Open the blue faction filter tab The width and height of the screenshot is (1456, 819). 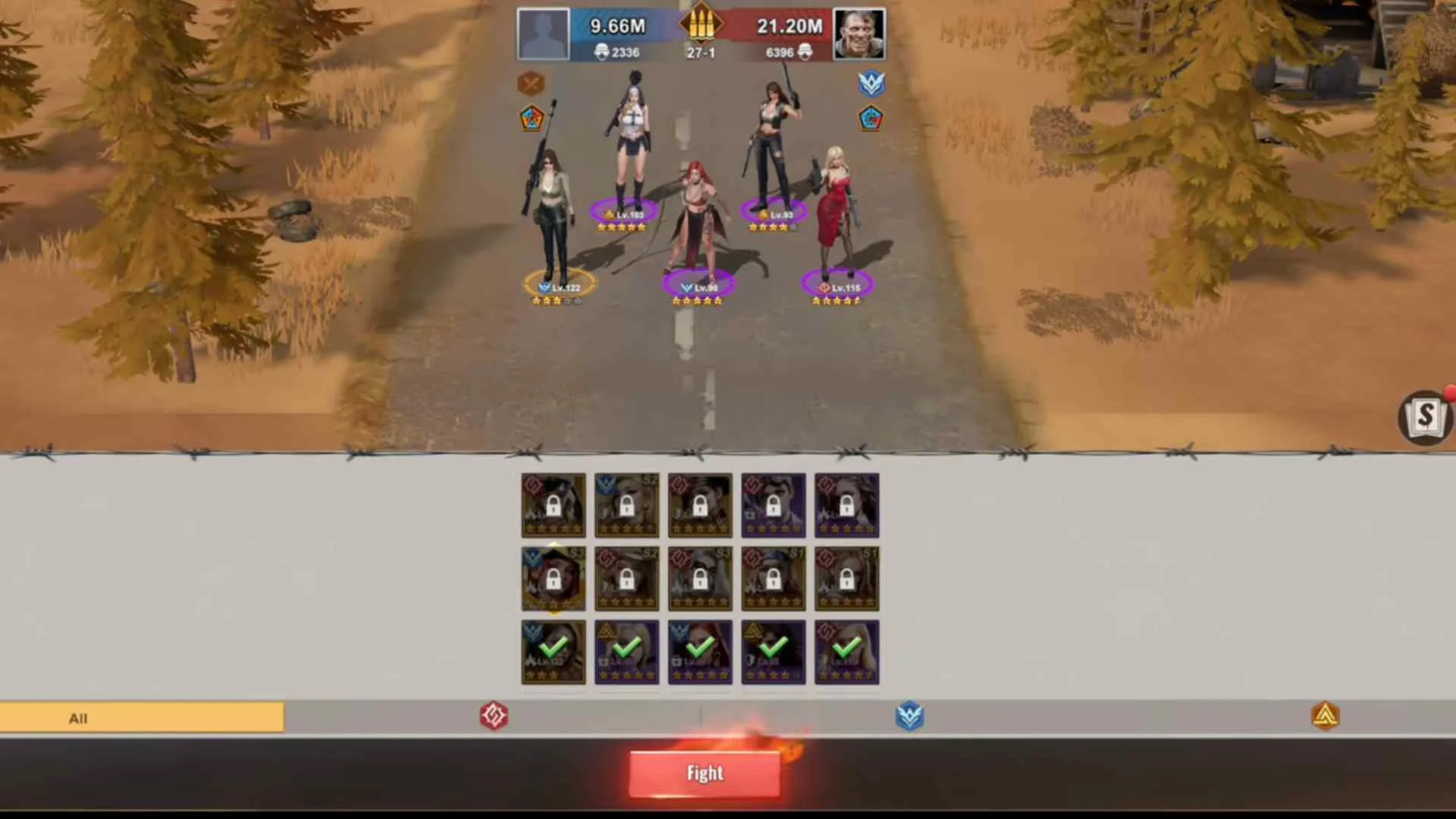(909, 717)
